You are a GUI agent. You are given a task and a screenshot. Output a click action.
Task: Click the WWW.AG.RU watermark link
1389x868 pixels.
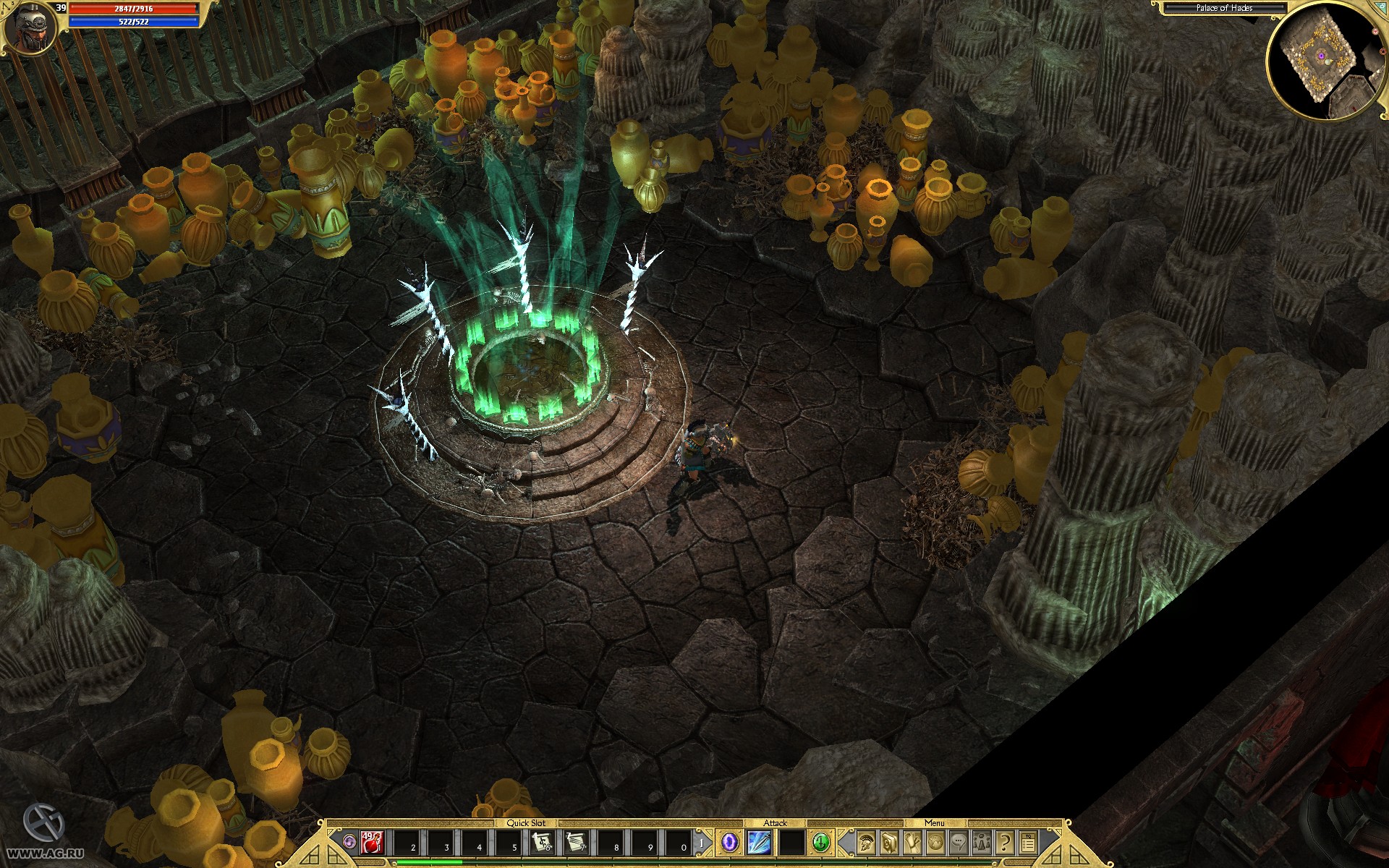tap(43, 854)
